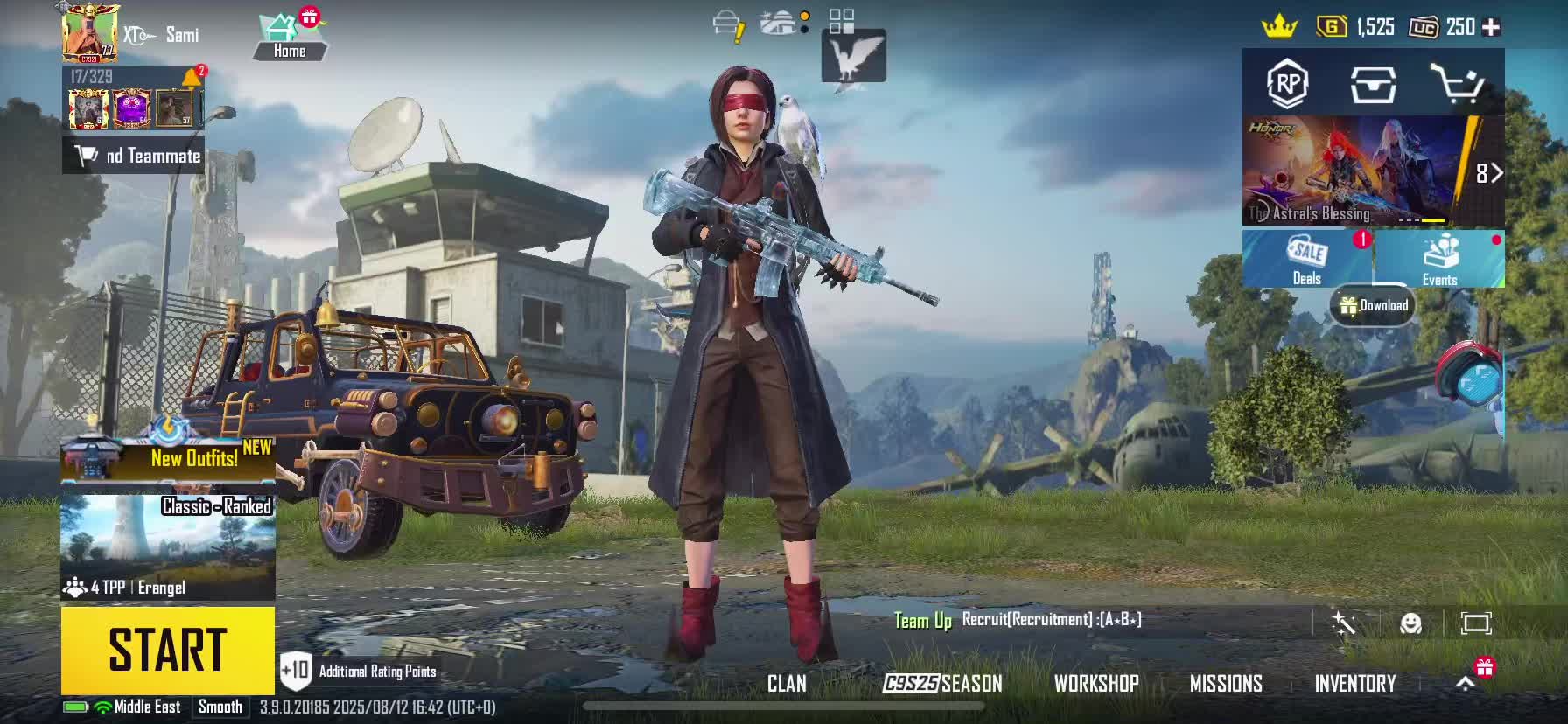Open the Royale Pass RP icon
Image resolution: width=1568 pixels, height=724 pixels.
(x=1287, y=84)
